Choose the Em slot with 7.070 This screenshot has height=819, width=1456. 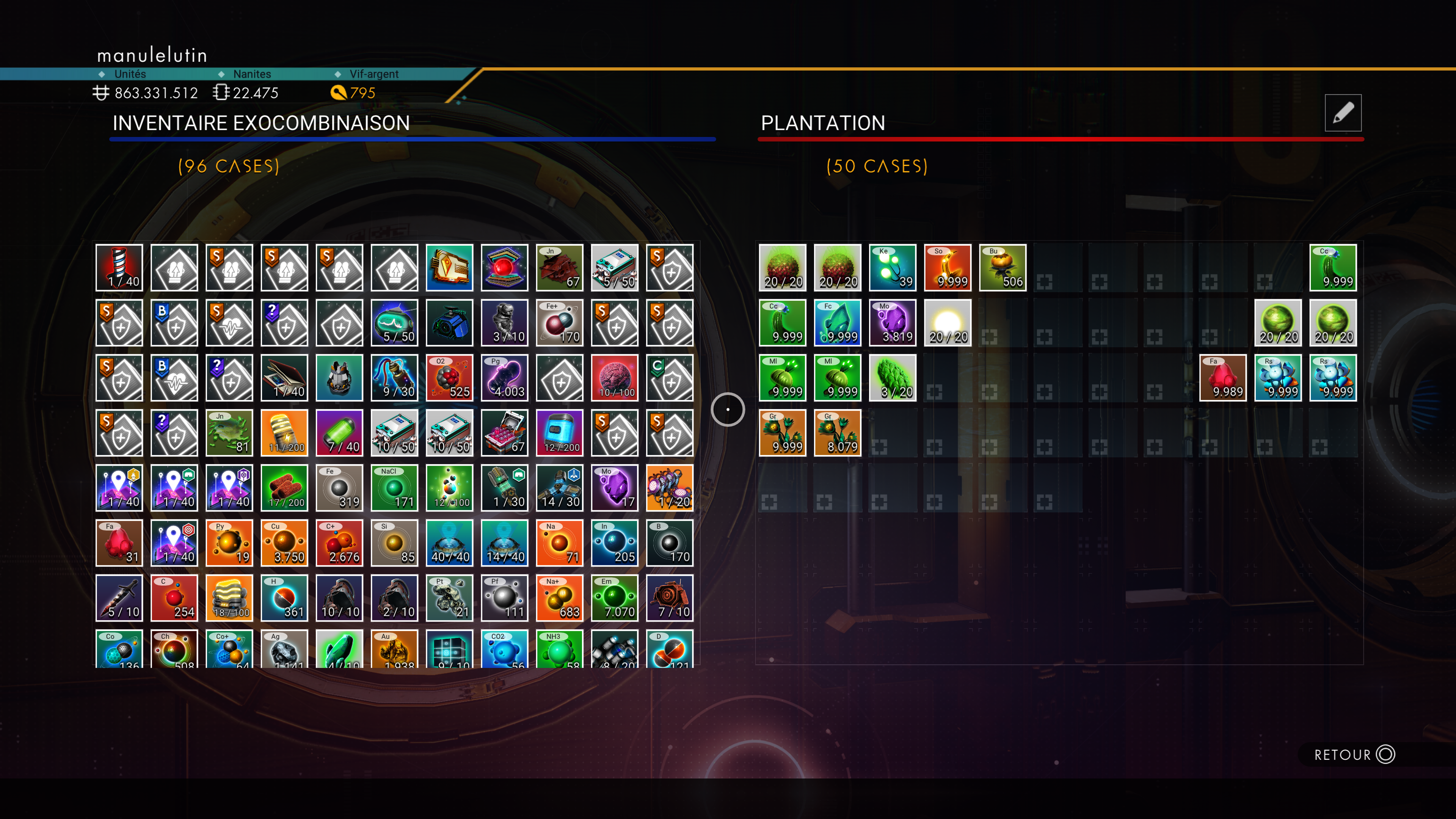pyautogui.click(x=614, y=598)
